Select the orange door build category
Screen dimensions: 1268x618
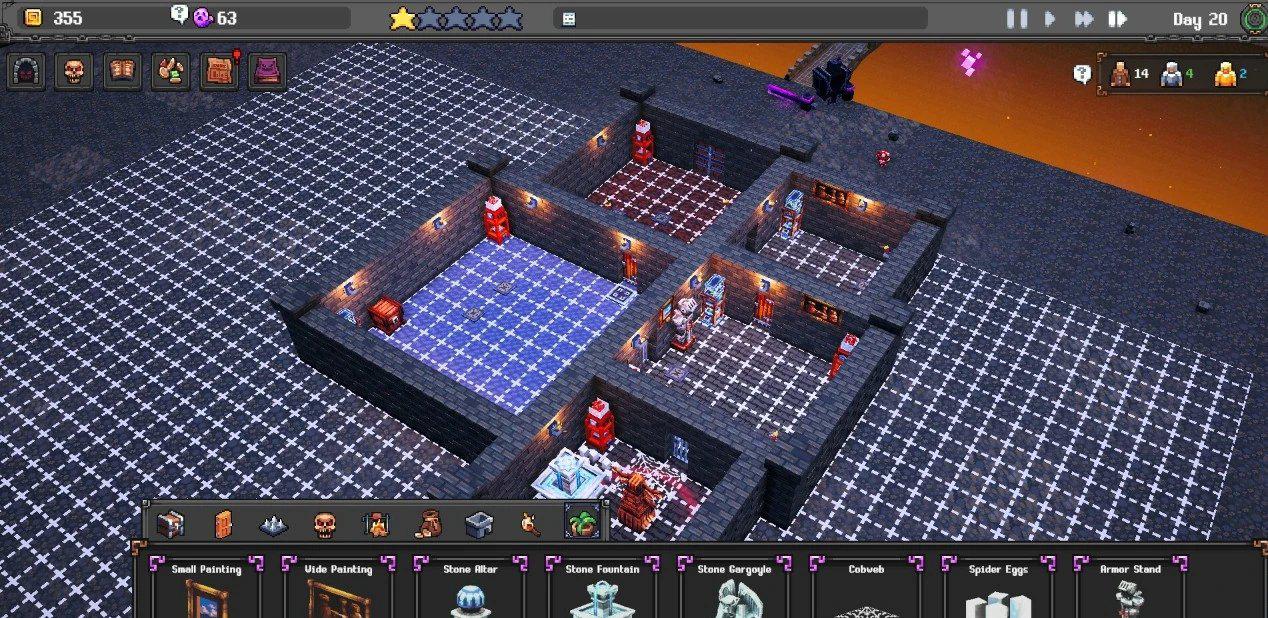(x=223, y=523)
